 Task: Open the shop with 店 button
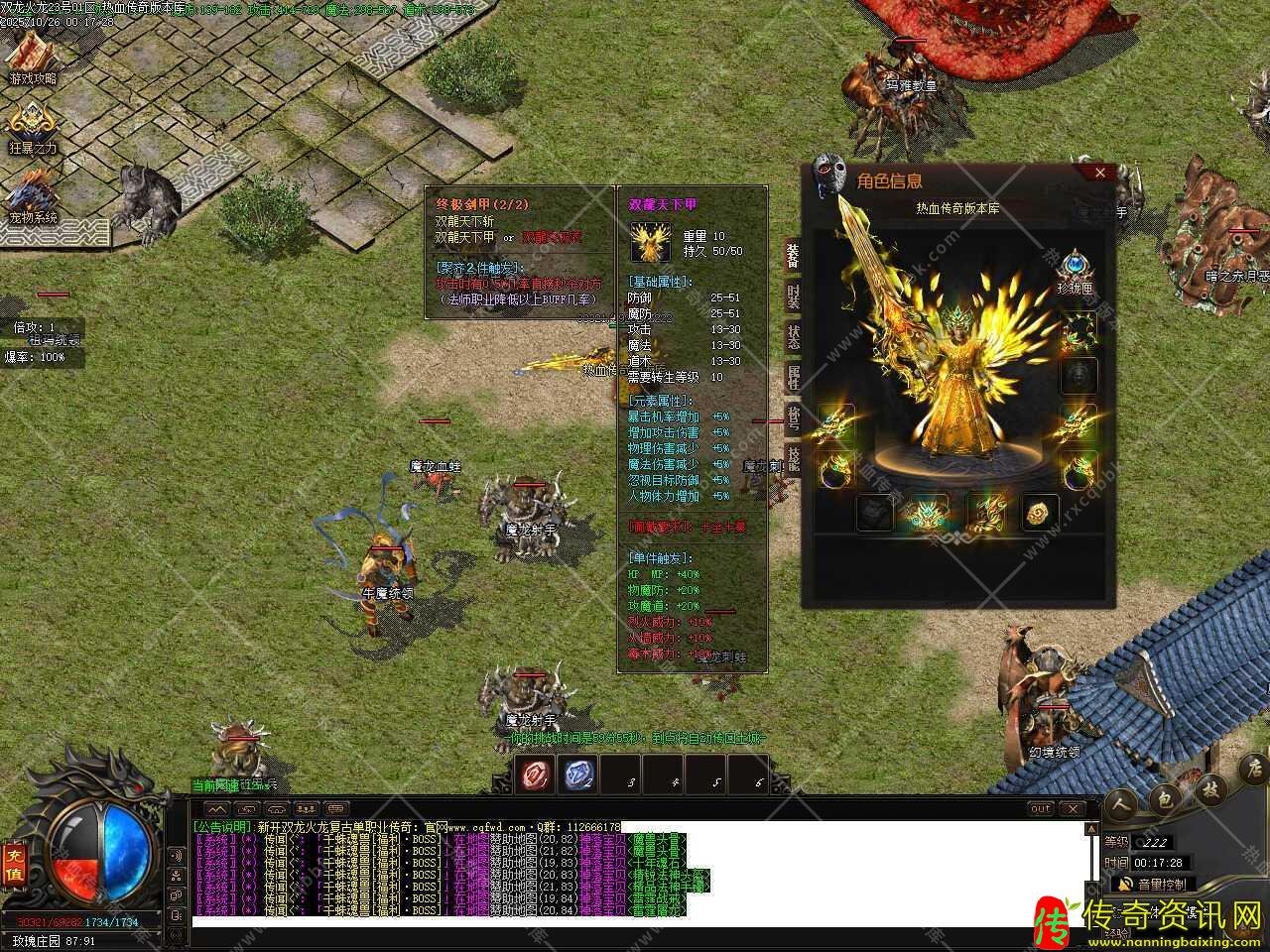(1253, 769)
